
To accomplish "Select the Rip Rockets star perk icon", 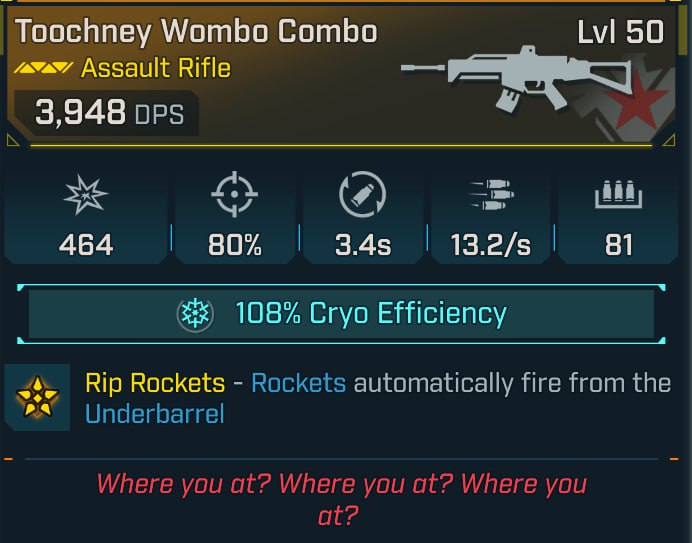I will [x=36, y=397].
